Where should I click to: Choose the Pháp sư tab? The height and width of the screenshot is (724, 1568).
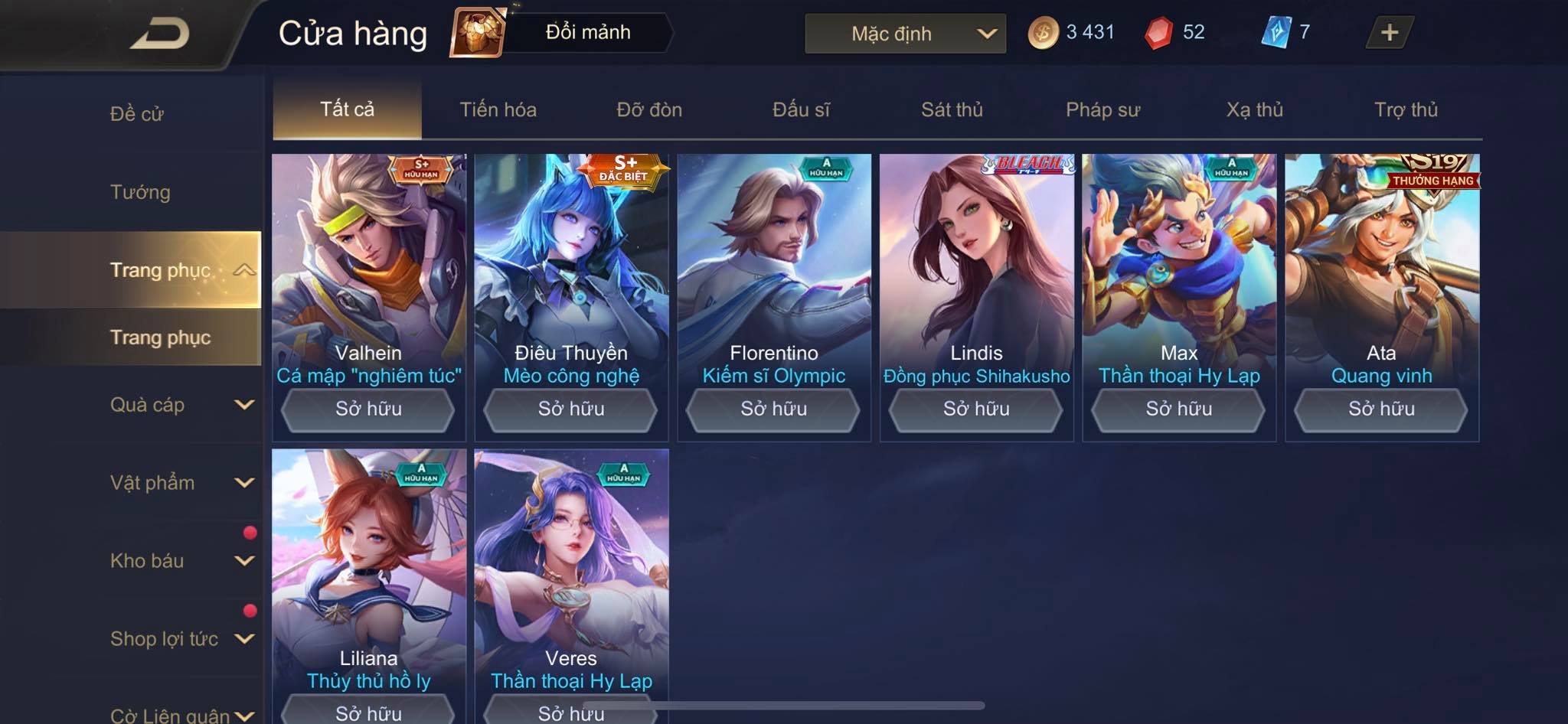[x=1102, y=109]
